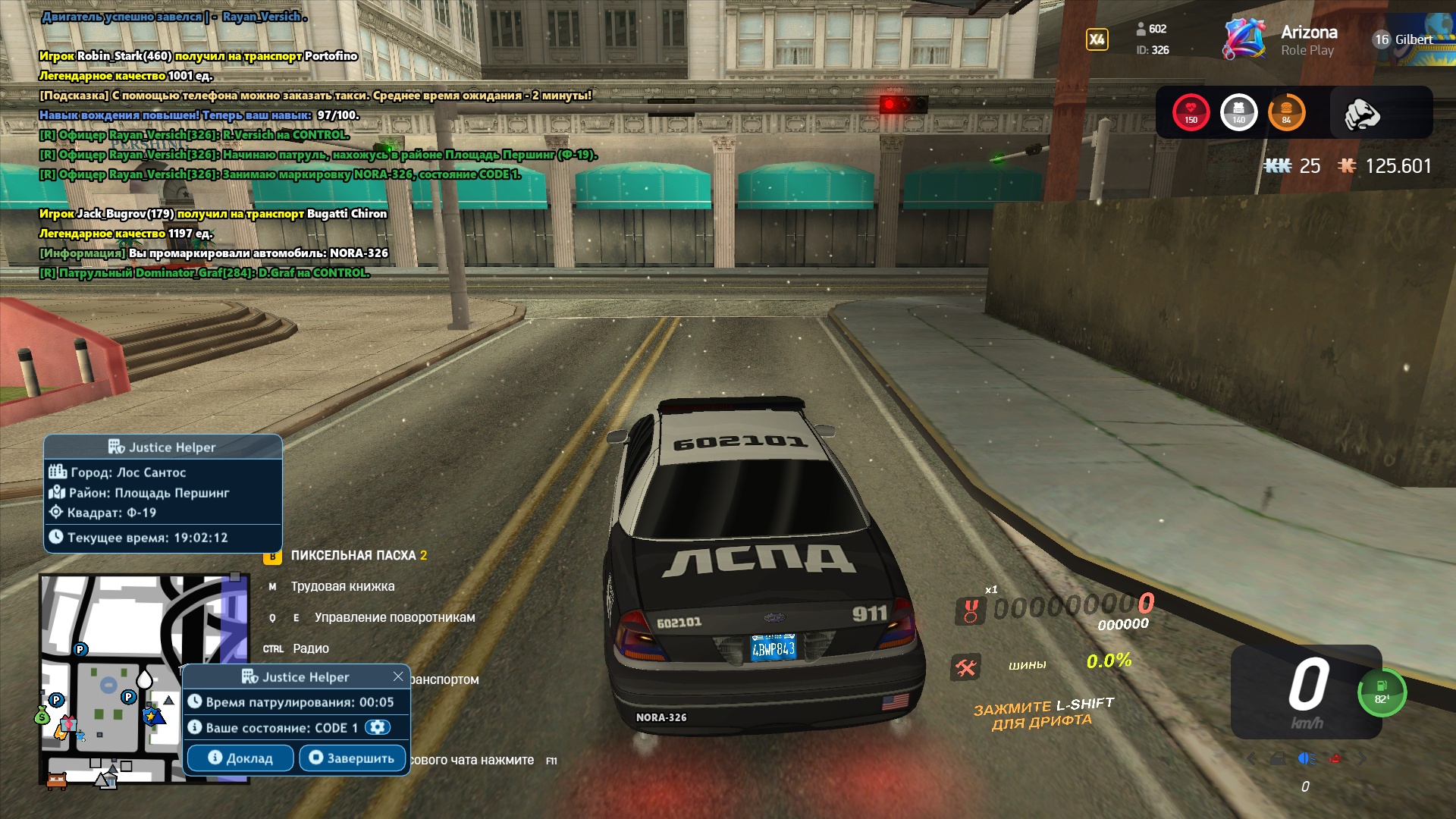
Task: Close the Justice Helper patrol panel
Action: click(x=398, y=676)
